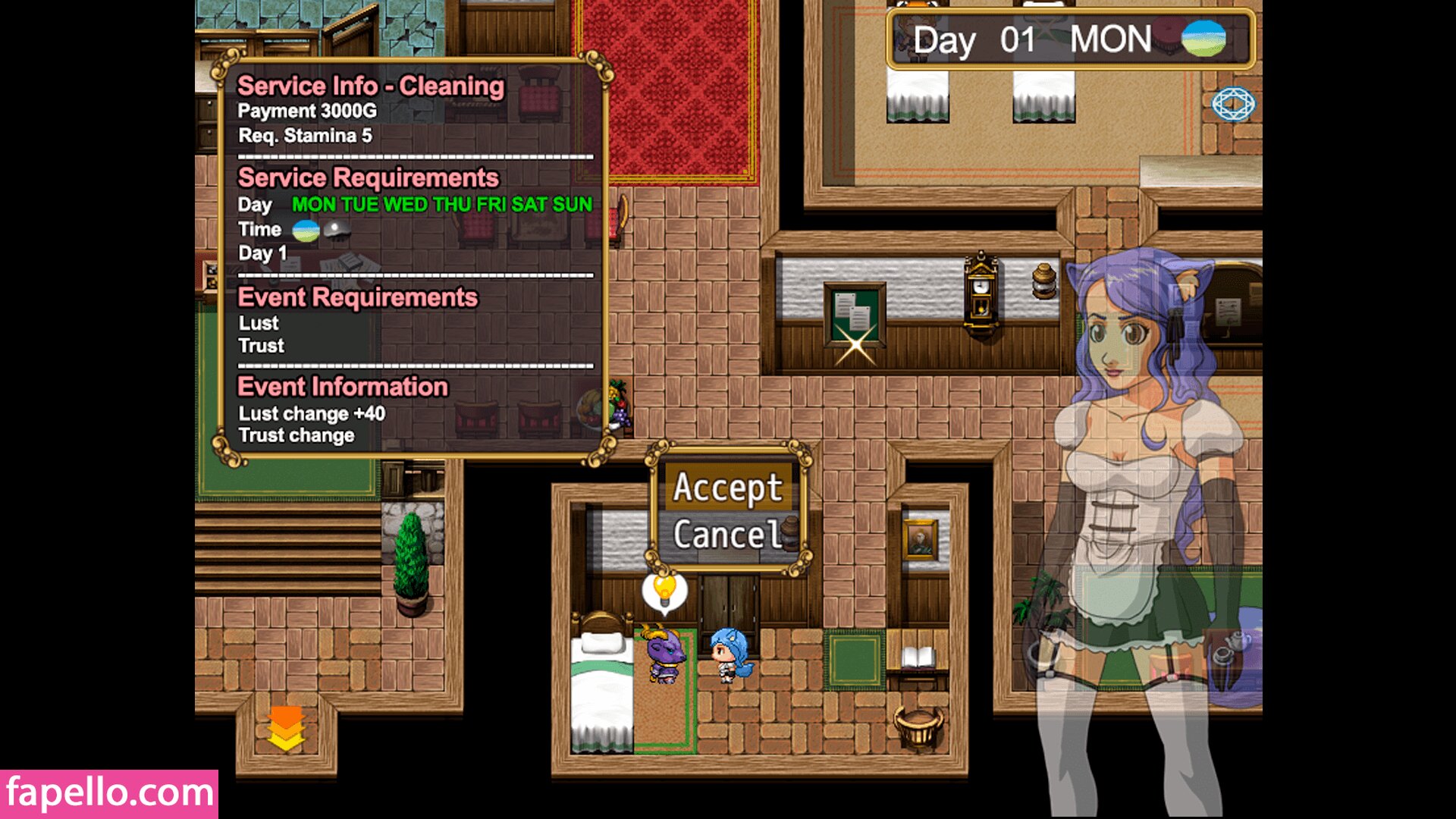Choose Cancel in the choice box
1456x819 pixels.
pyautogui.click(x=727, y=535)
